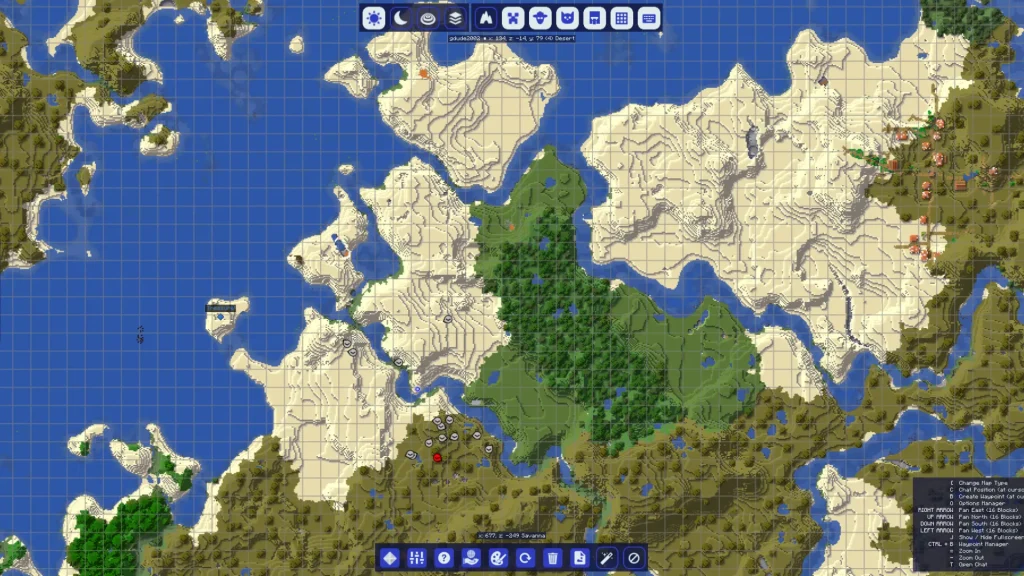This screenshot has height=576, width=1024.
Task: Click the circular arrow refresh button
Action: tap(525, 557)
